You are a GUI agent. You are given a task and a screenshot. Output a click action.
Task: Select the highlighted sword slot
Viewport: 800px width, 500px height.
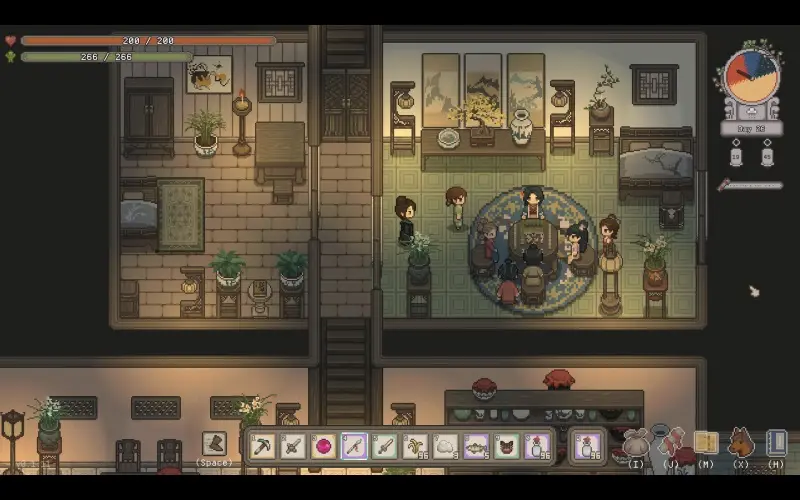tap(354, 446)
